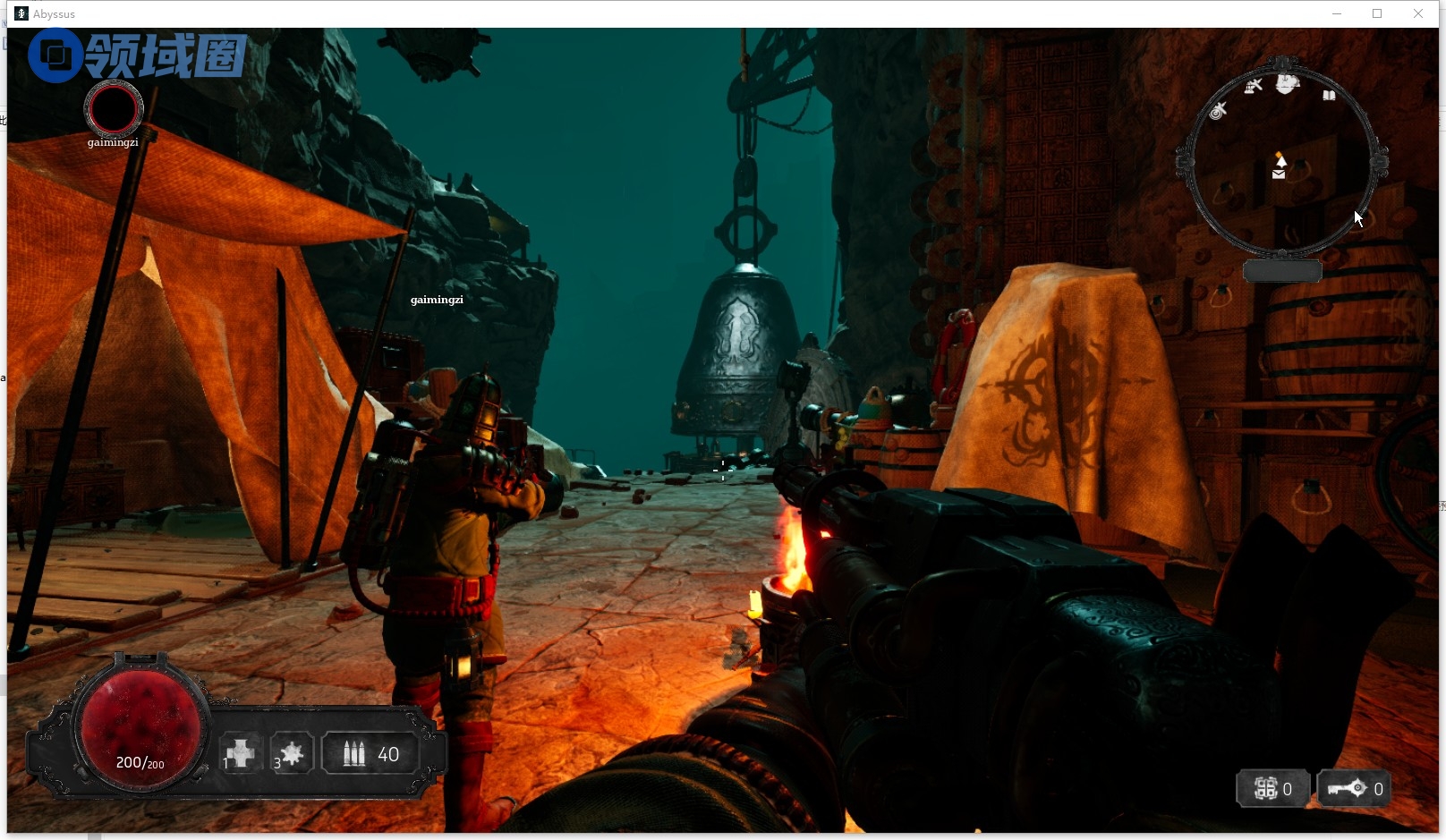The width and height of the screenshot is (1446, 840).
Task: Maximize the Abyssus window
Action: [1377, 13]
